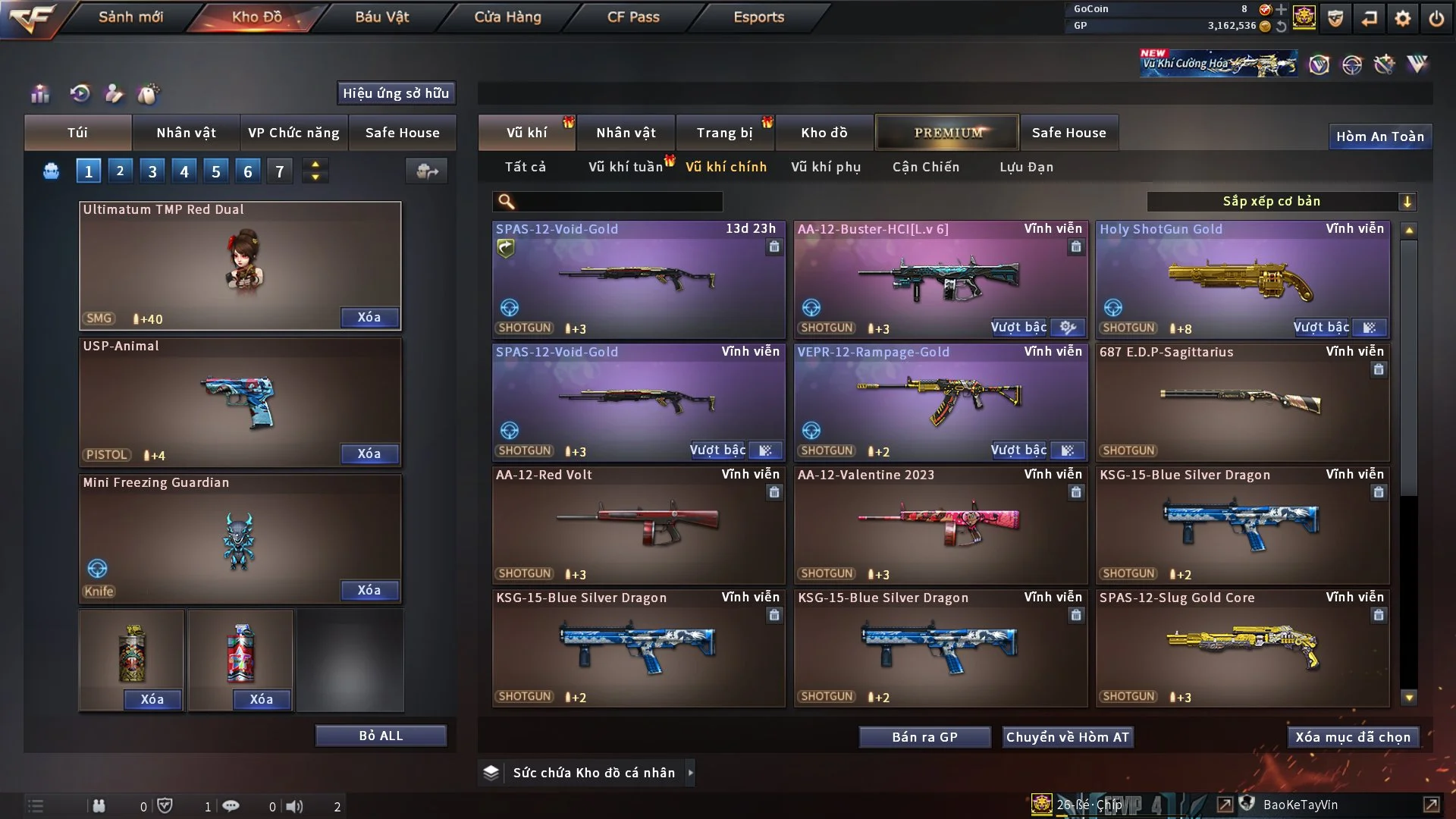The image size is (1456, 819).
Task: Open the CF Pass menu
Action: click(x=633, y=17)
